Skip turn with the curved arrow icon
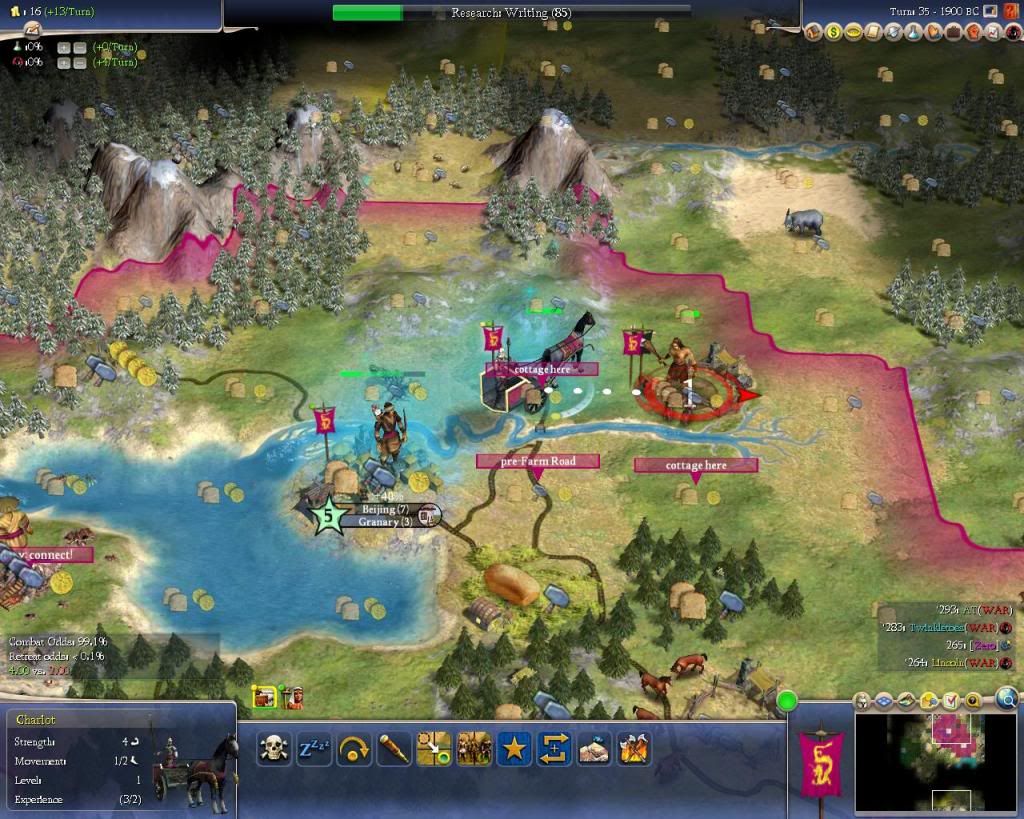 coord(354,748)
